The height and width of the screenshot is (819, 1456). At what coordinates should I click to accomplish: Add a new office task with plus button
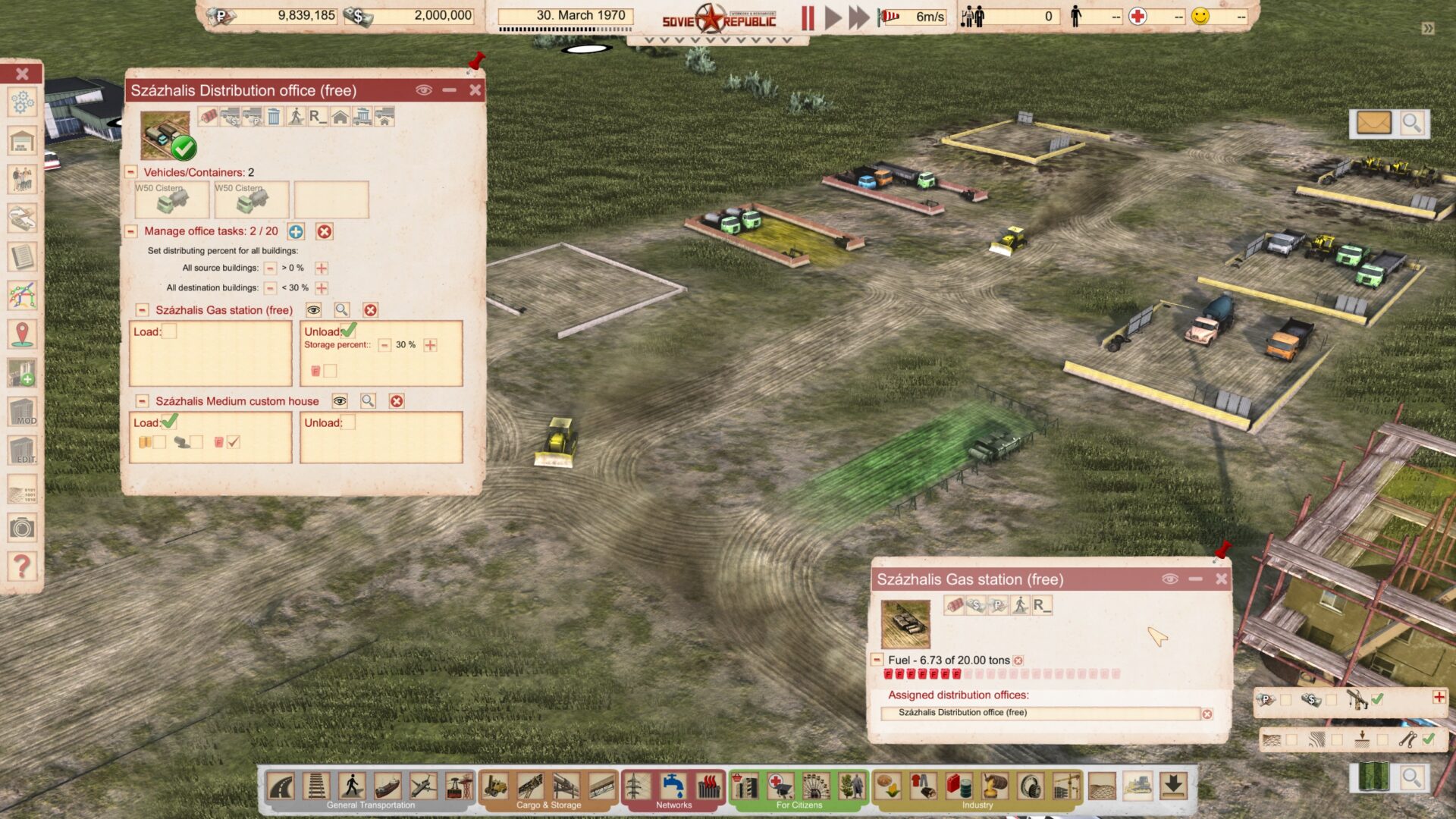coord(296,232)
